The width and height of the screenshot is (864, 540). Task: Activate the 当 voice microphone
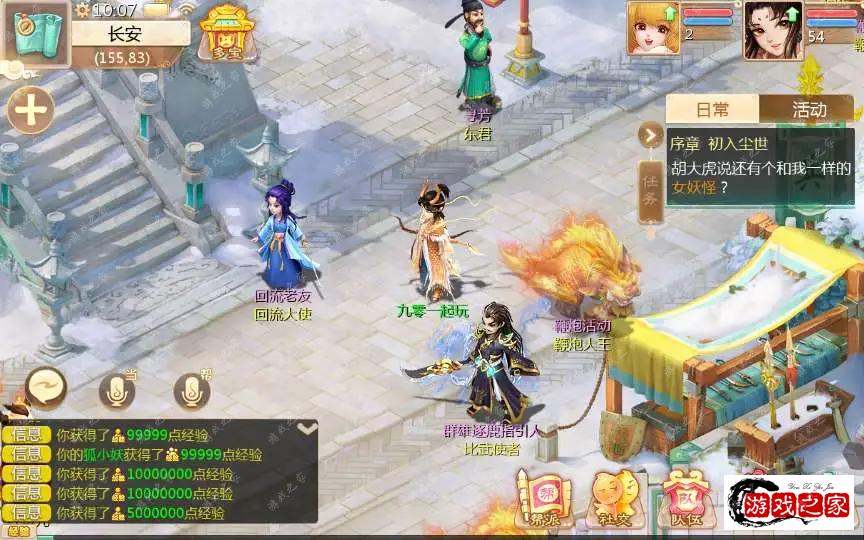[x=117, y=390]
